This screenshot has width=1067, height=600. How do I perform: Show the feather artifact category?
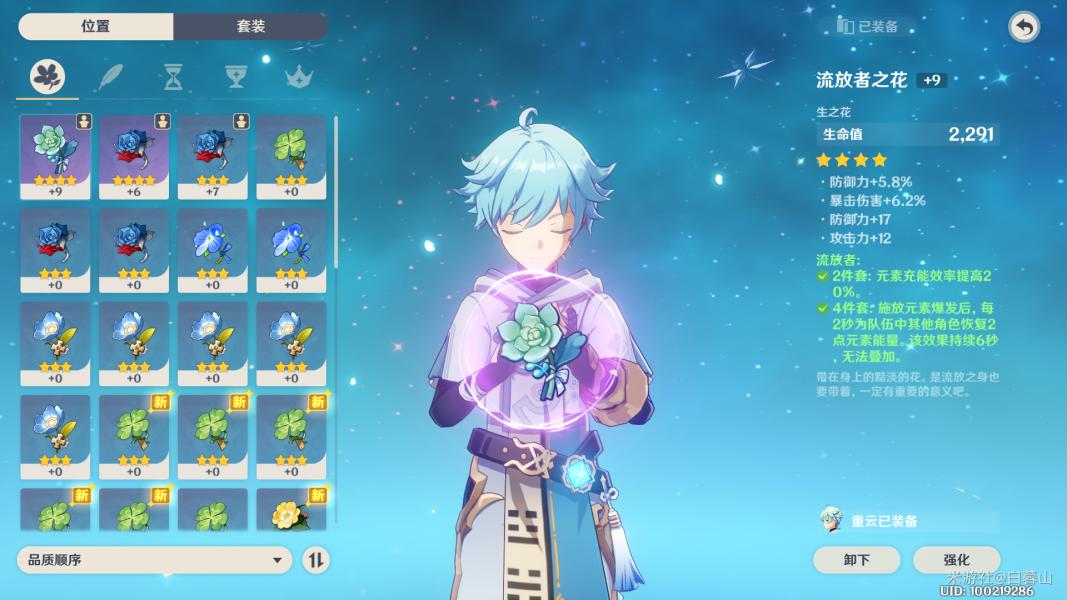pyautogui.click(x=110, y=76)
